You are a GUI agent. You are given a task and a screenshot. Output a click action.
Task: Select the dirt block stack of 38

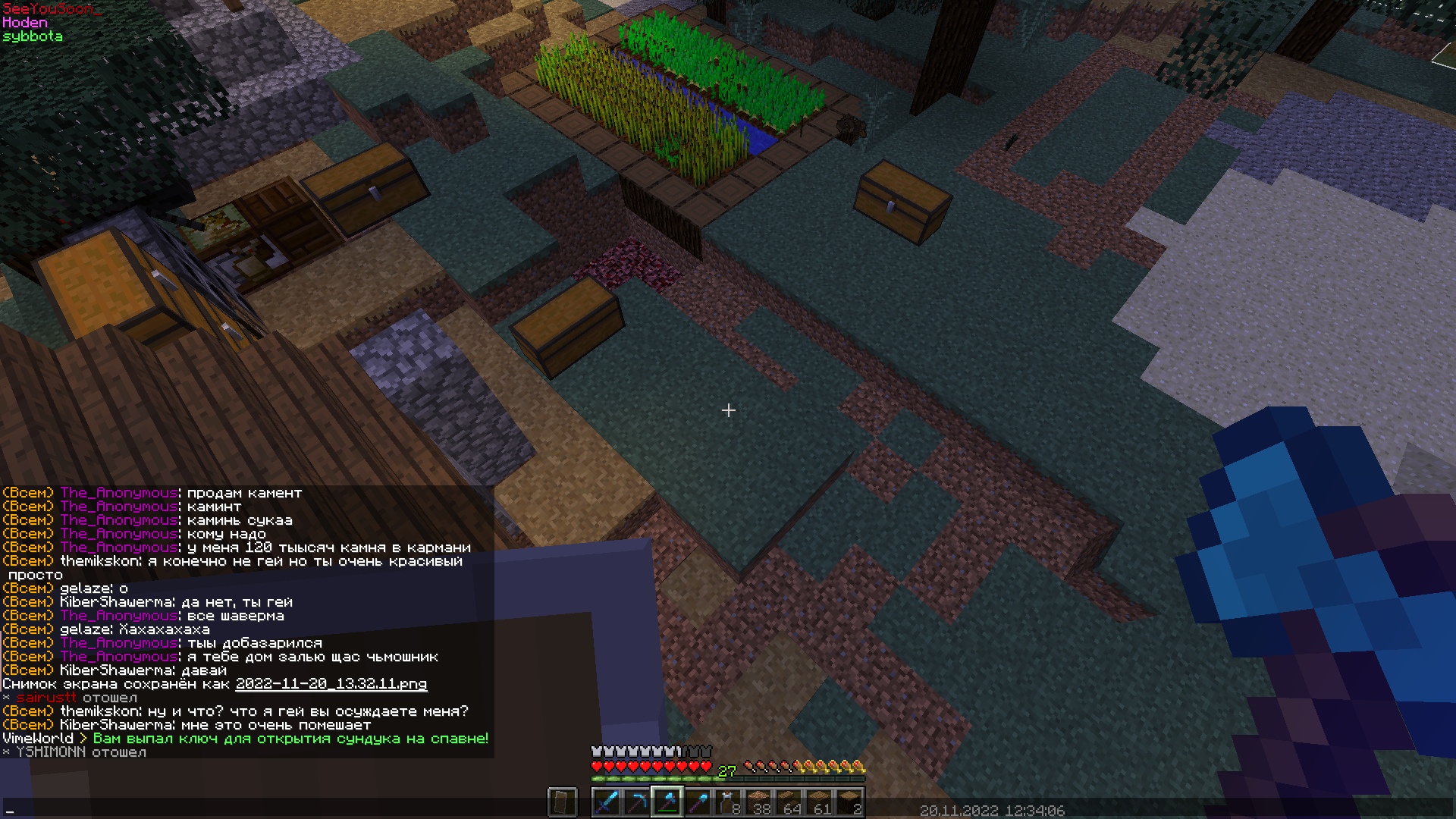click(758, 802)
